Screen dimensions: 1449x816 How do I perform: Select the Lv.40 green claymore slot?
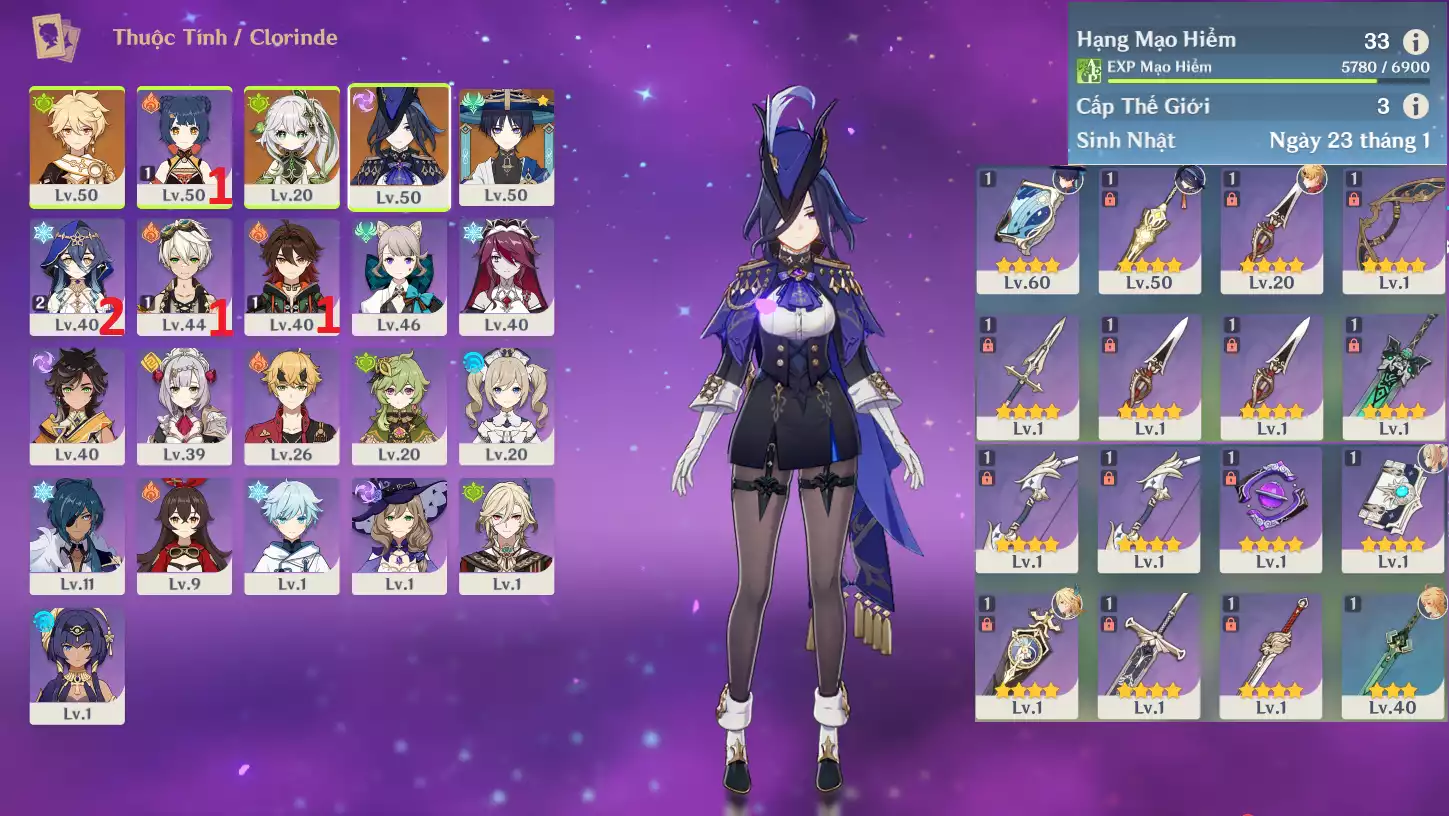click(1393, 655)
